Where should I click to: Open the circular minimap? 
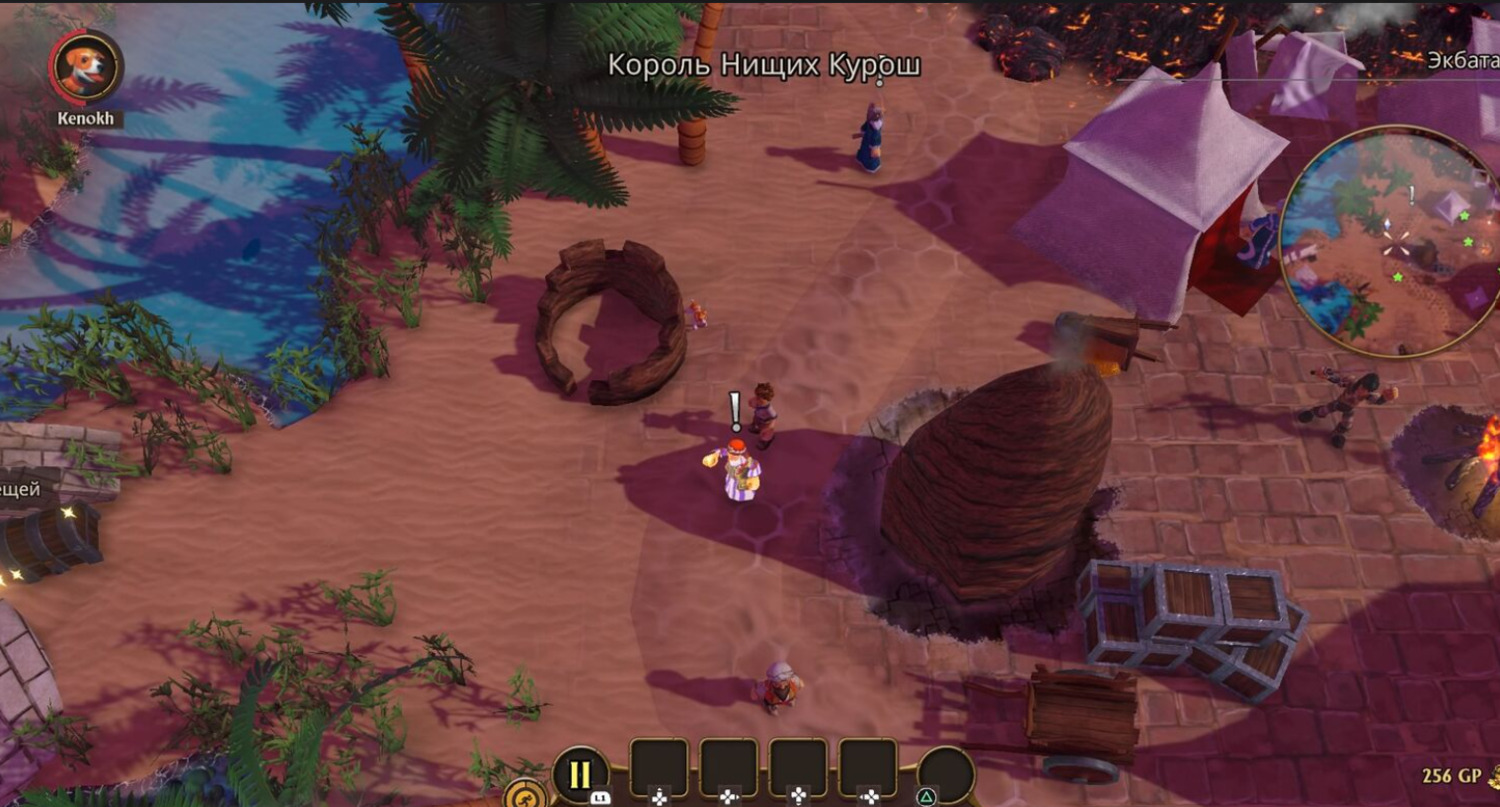point(1388,241)
